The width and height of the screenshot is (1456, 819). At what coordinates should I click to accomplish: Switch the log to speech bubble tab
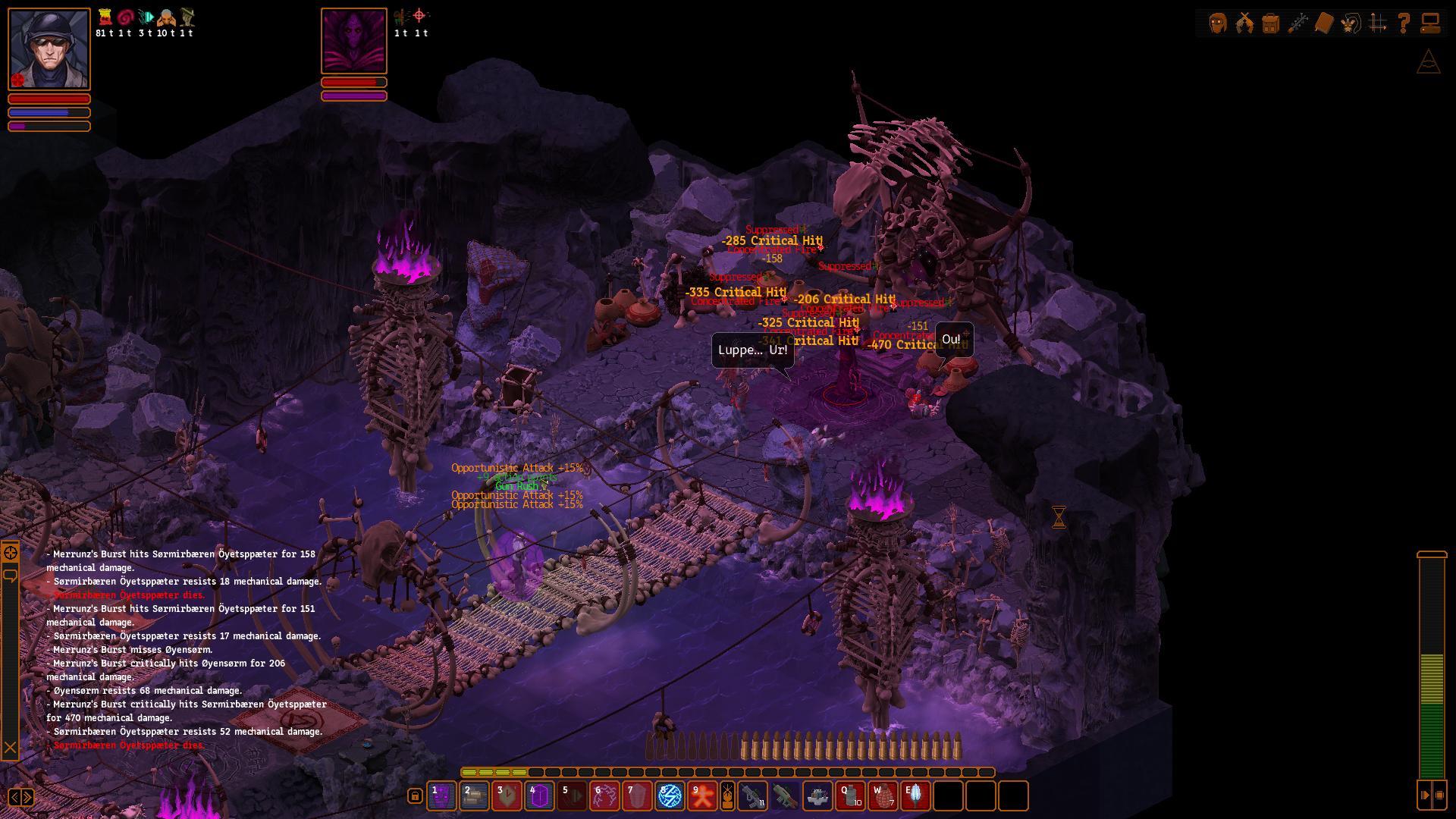point(10,576)
